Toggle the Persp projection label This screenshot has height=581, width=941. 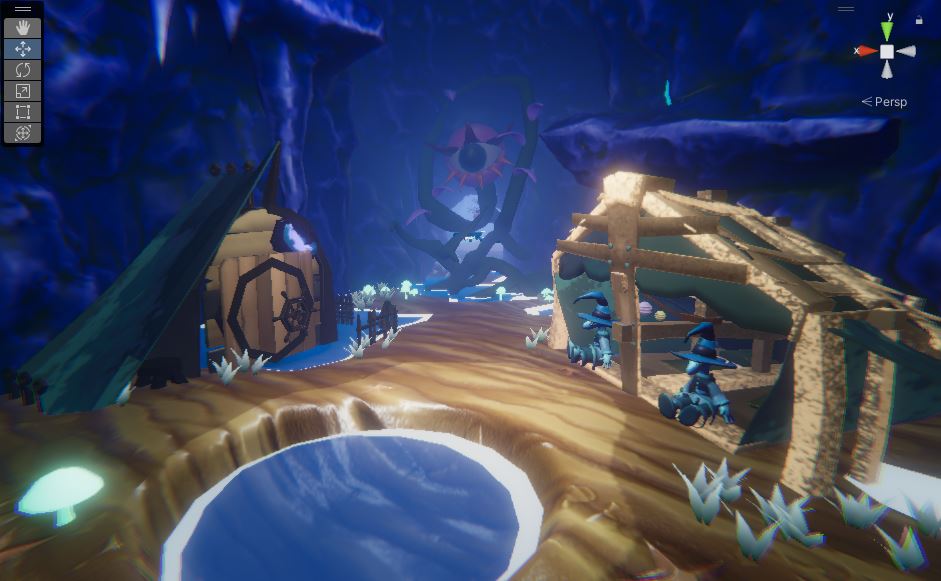point(885,102)
